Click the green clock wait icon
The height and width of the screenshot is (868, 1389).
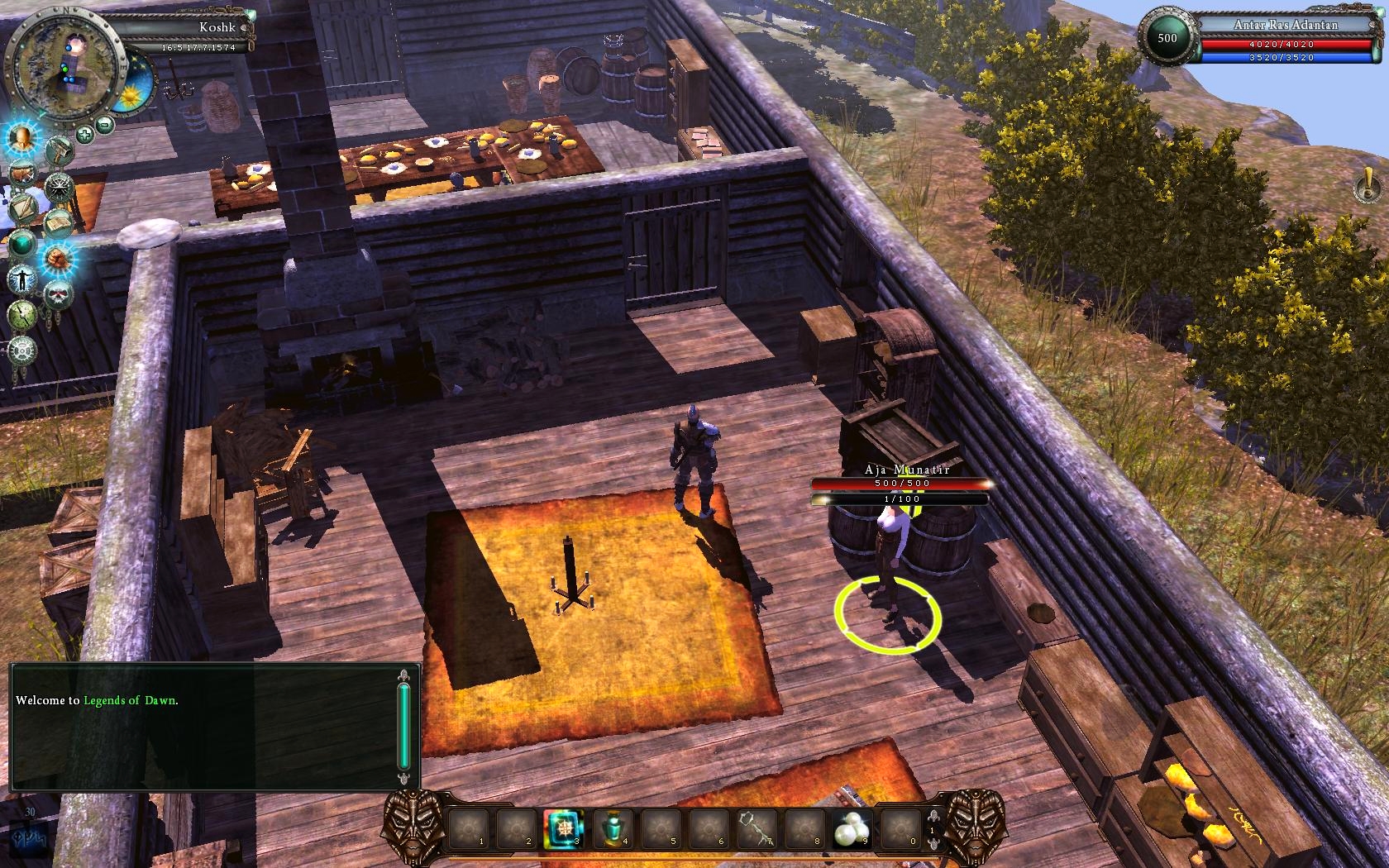tap(21, 314)
